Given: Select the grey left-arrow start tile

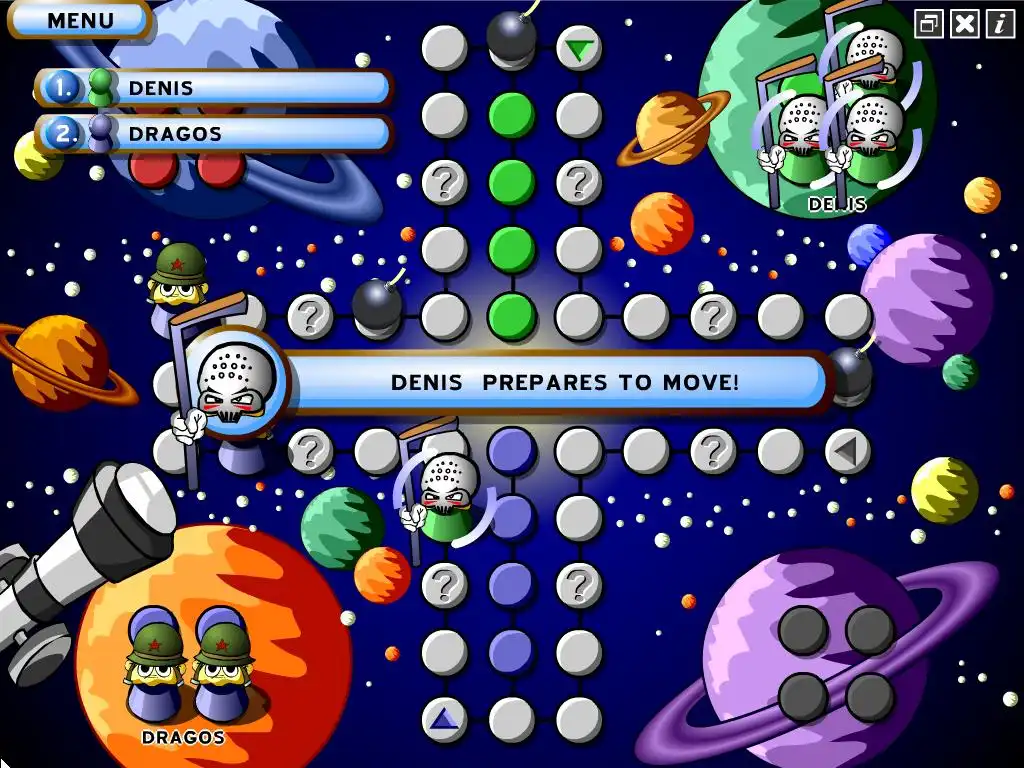Looking at the screenshot, I should pyautogui.click(x=847, y=452).
